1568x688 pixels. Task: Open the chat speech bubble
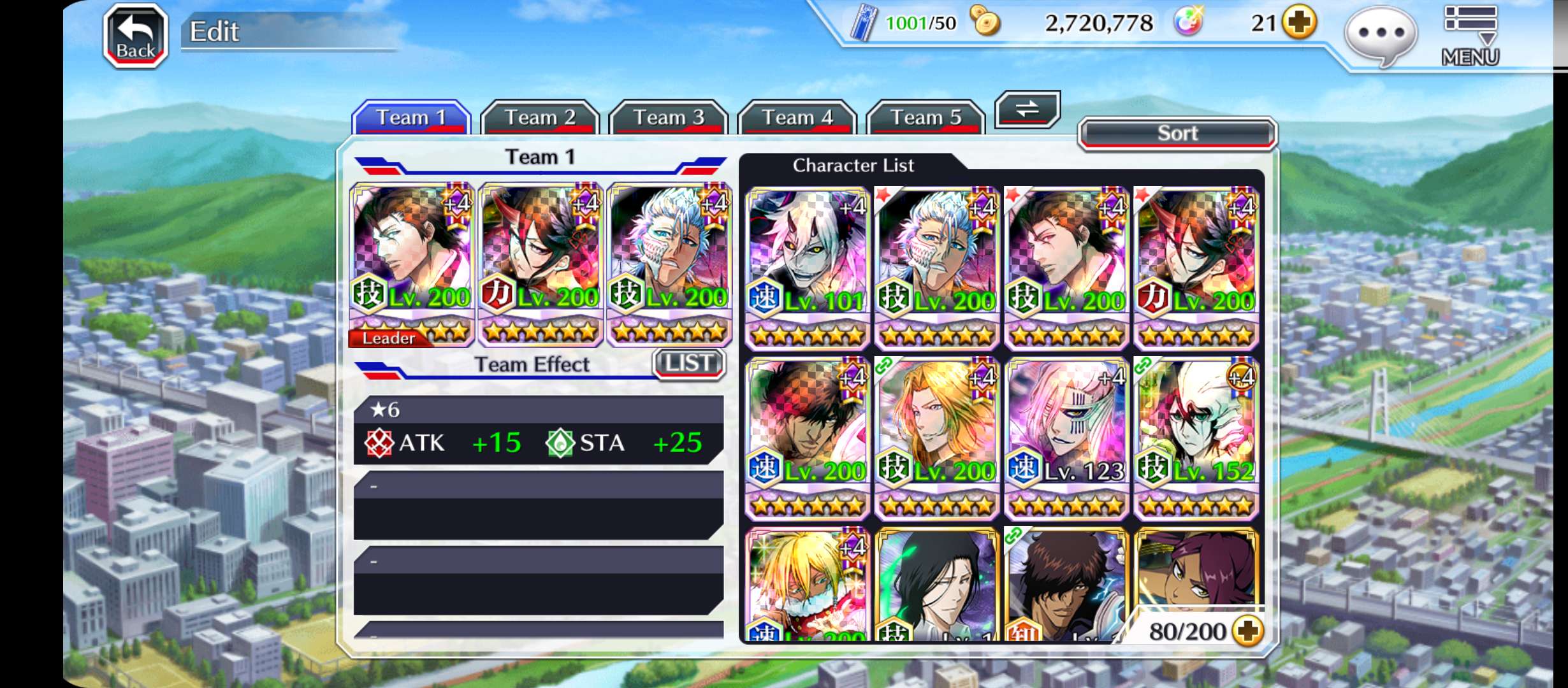click(1381, 34)
